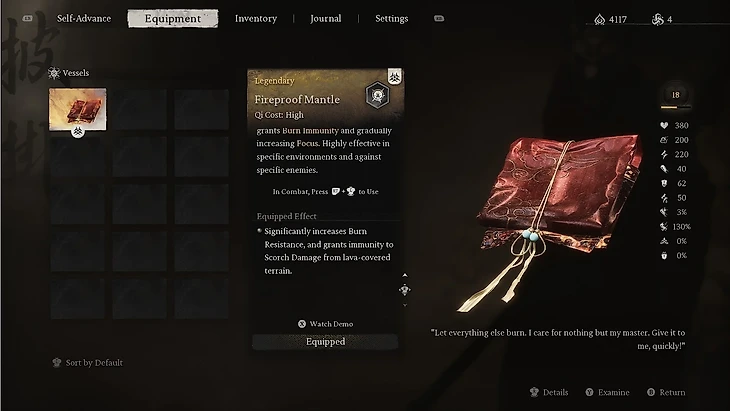This screenshot has height=411, width=730.
Task: Switch to the Inventory tab
Action: coord(256,18)
